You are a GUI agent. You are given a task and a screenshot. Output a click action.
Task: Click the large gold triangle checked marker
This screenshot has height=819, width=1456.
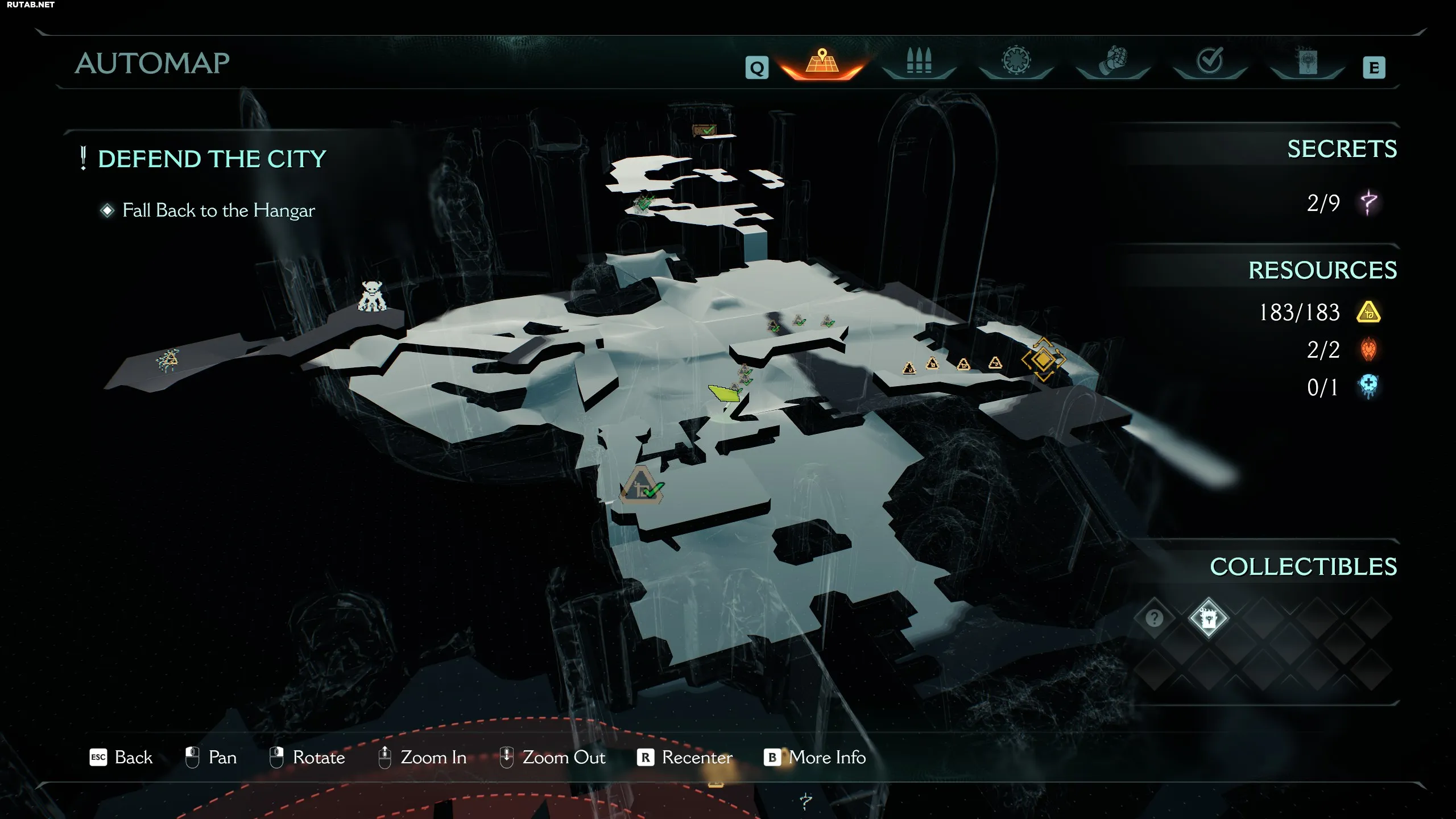point(643,486)
